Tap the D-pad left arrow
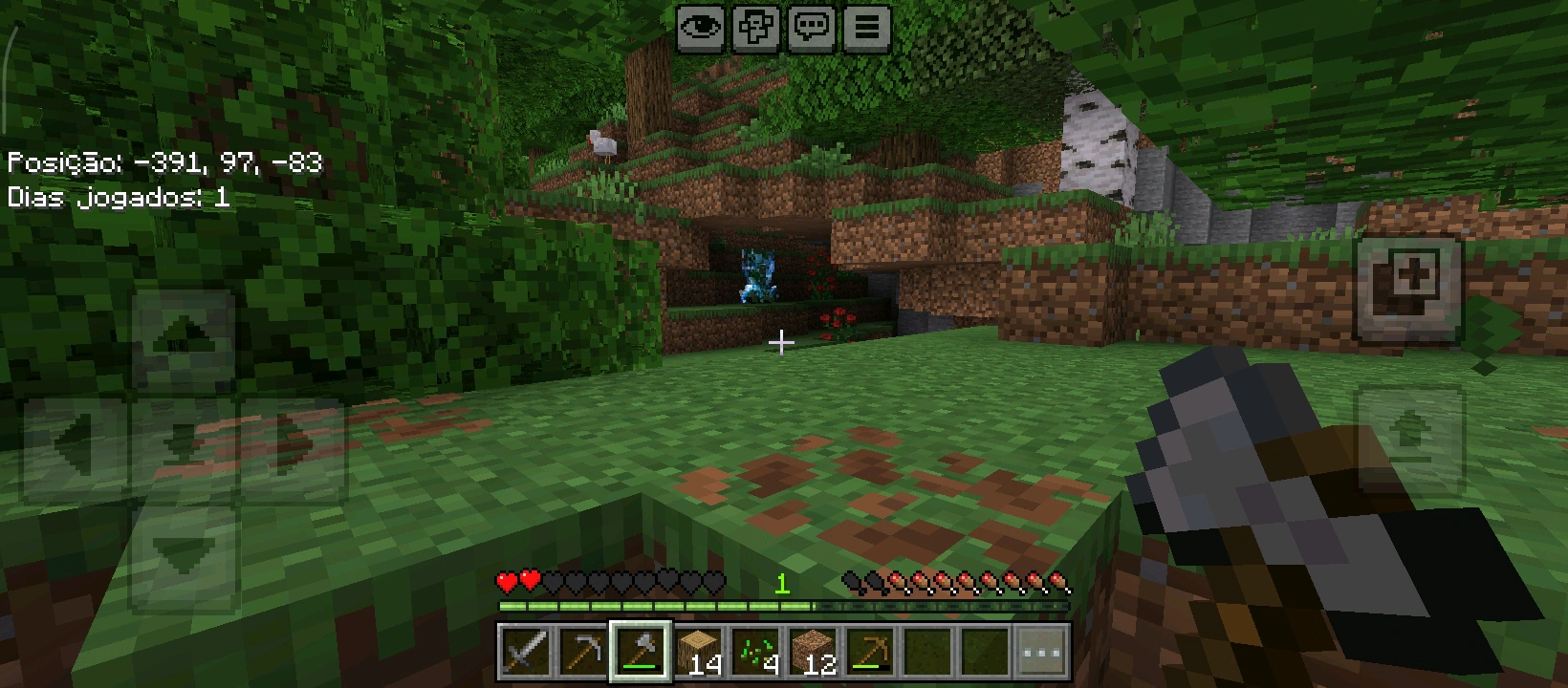The image size is (1568, 688). [75, 446]
